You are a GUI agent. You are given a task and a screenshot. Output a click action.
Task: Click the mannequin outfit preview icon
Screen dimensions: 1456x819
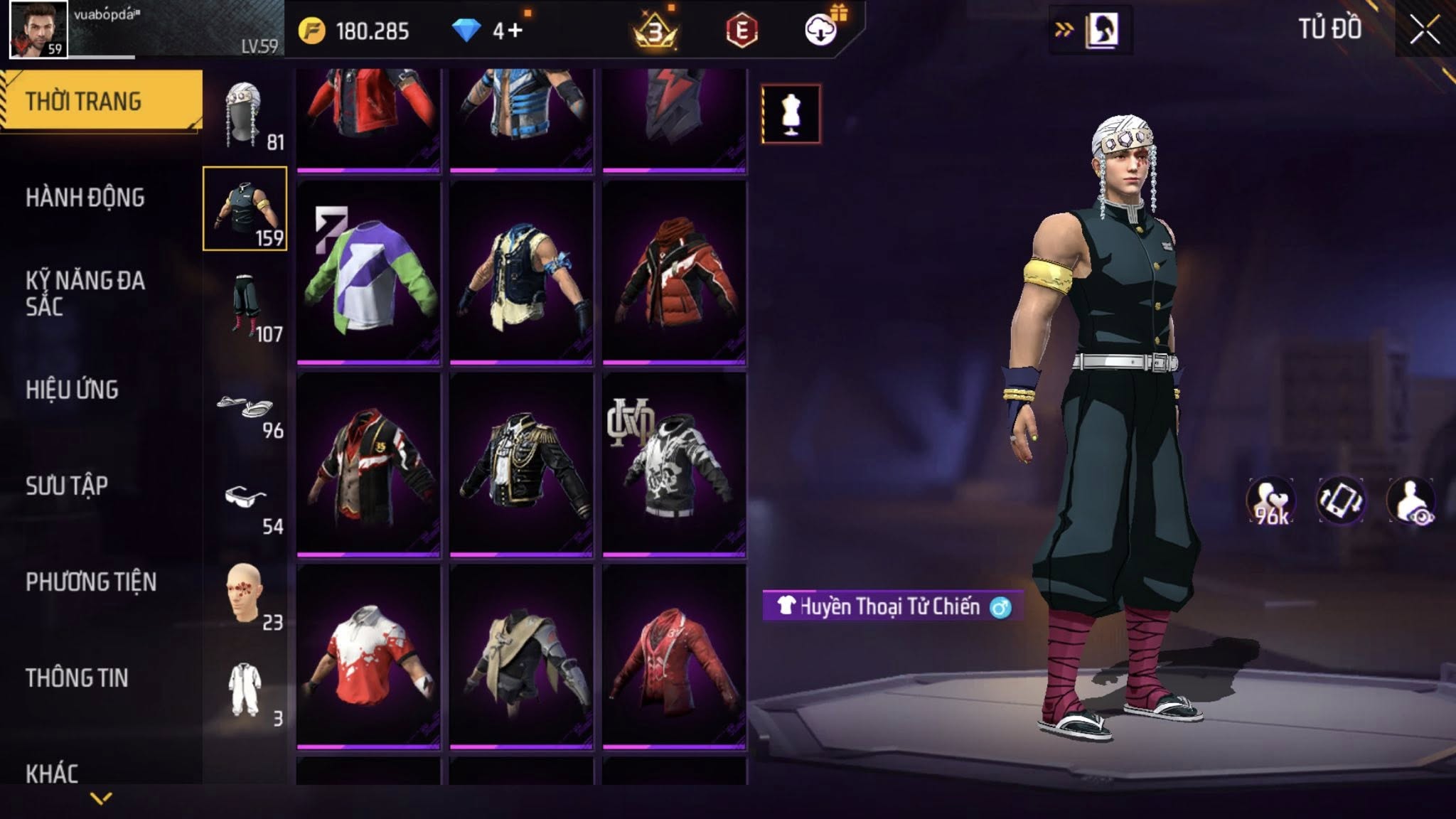click(791, 114)
